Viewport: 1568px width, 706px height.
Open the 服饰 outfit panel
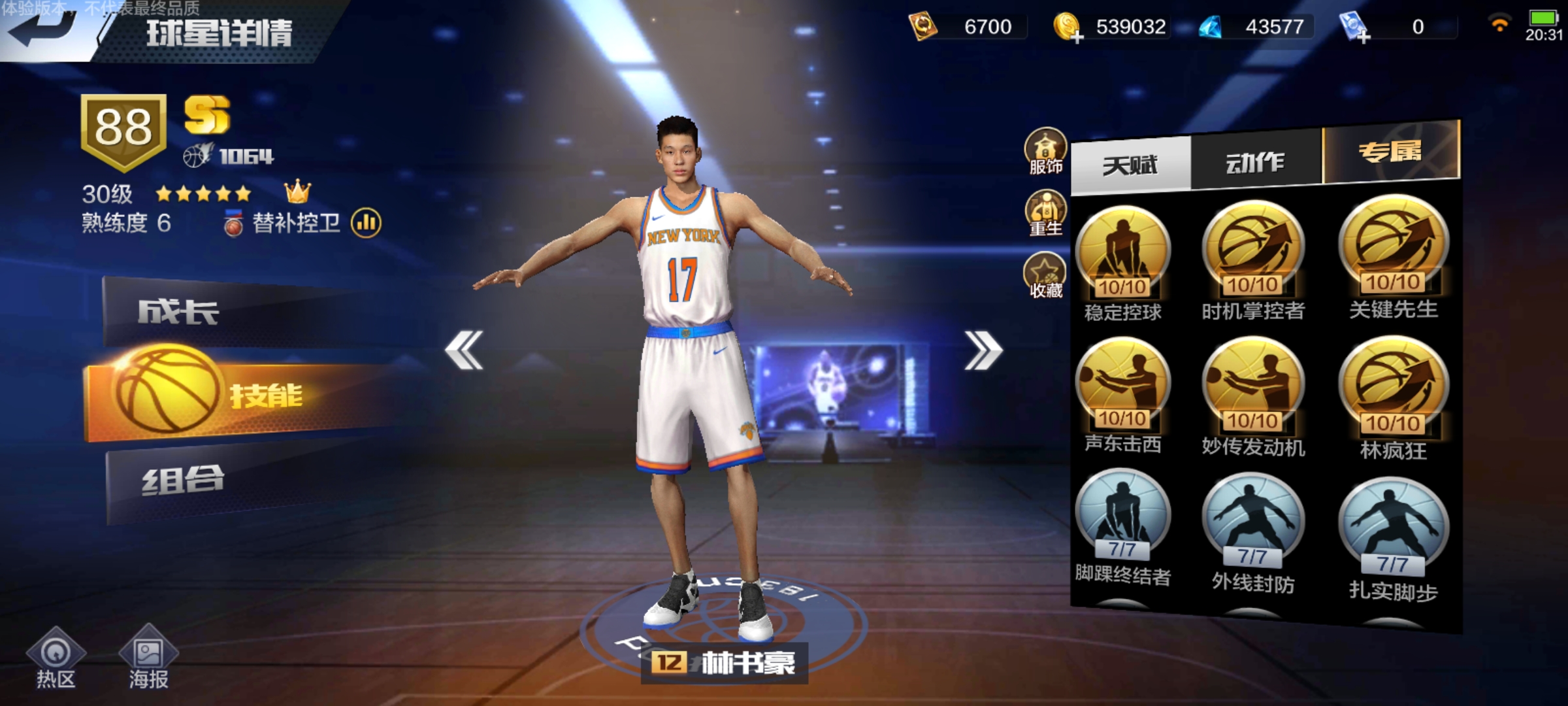pos(1046,149)
